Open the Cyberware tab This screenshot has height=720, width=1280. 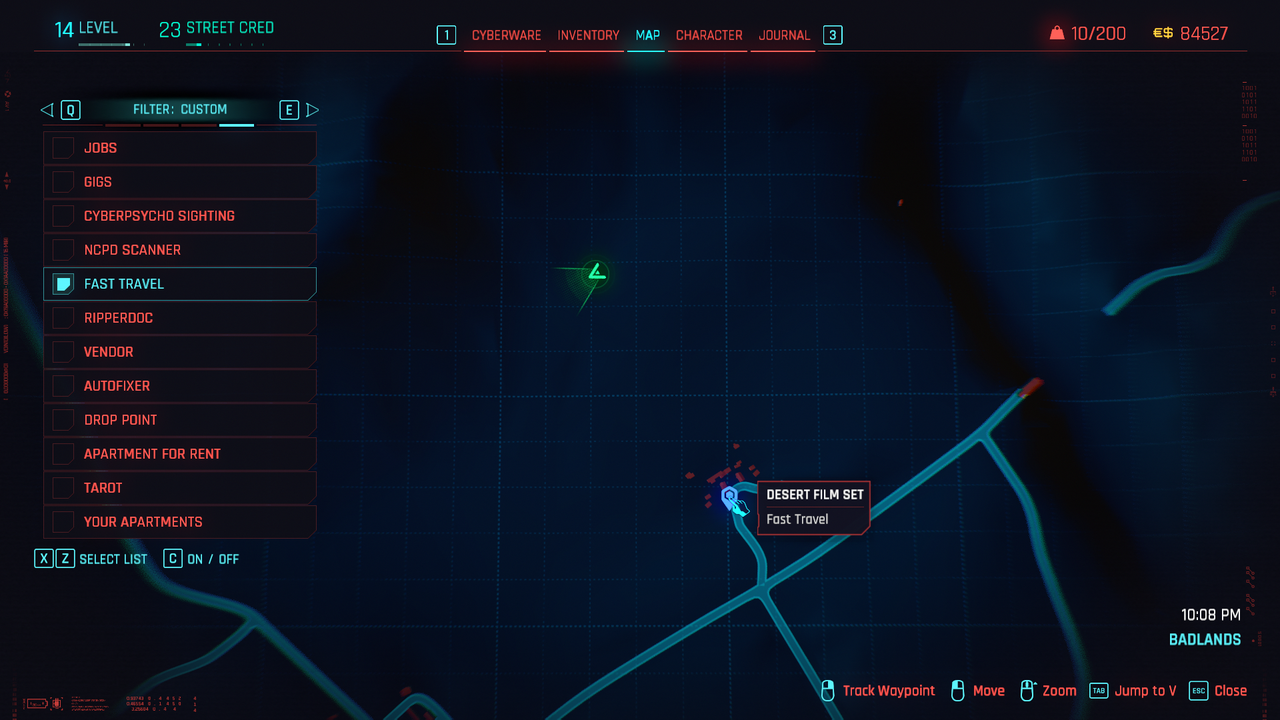click(506, 35)
